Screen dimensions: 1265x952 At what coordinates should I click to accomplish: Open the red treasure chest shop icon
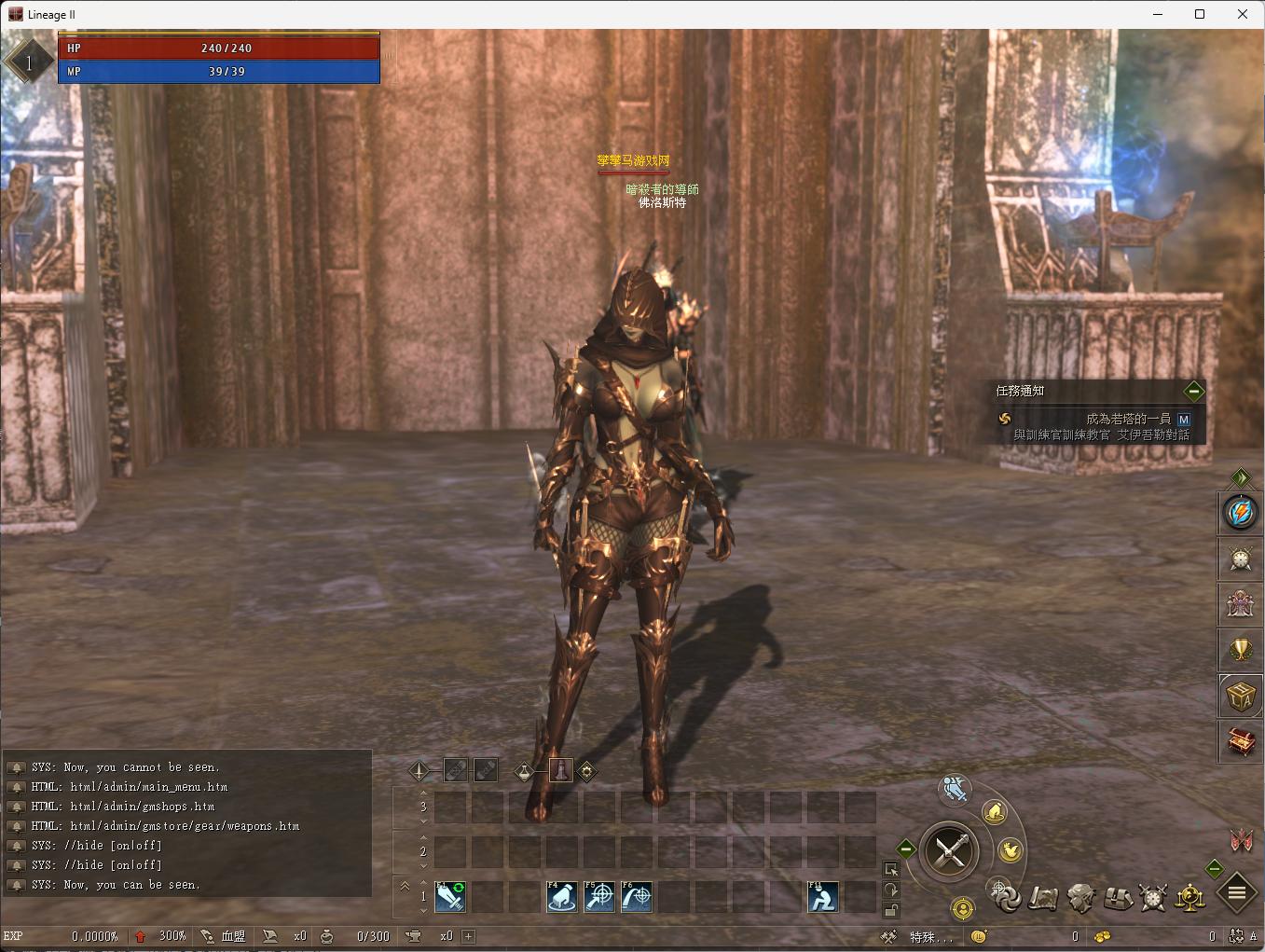pos(1241,742)
